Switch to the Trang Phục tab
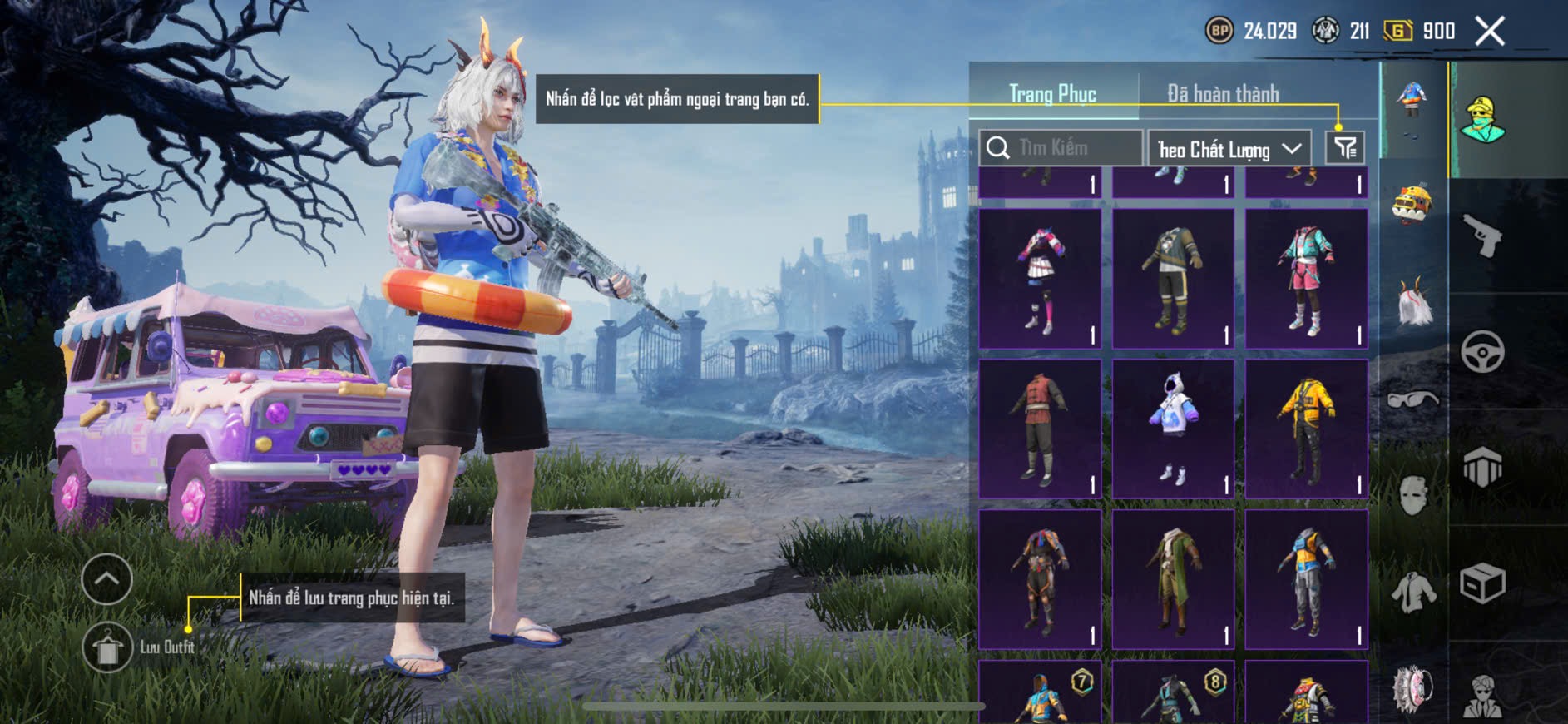Screen dimensions: 1568x724 [1052, 94]
